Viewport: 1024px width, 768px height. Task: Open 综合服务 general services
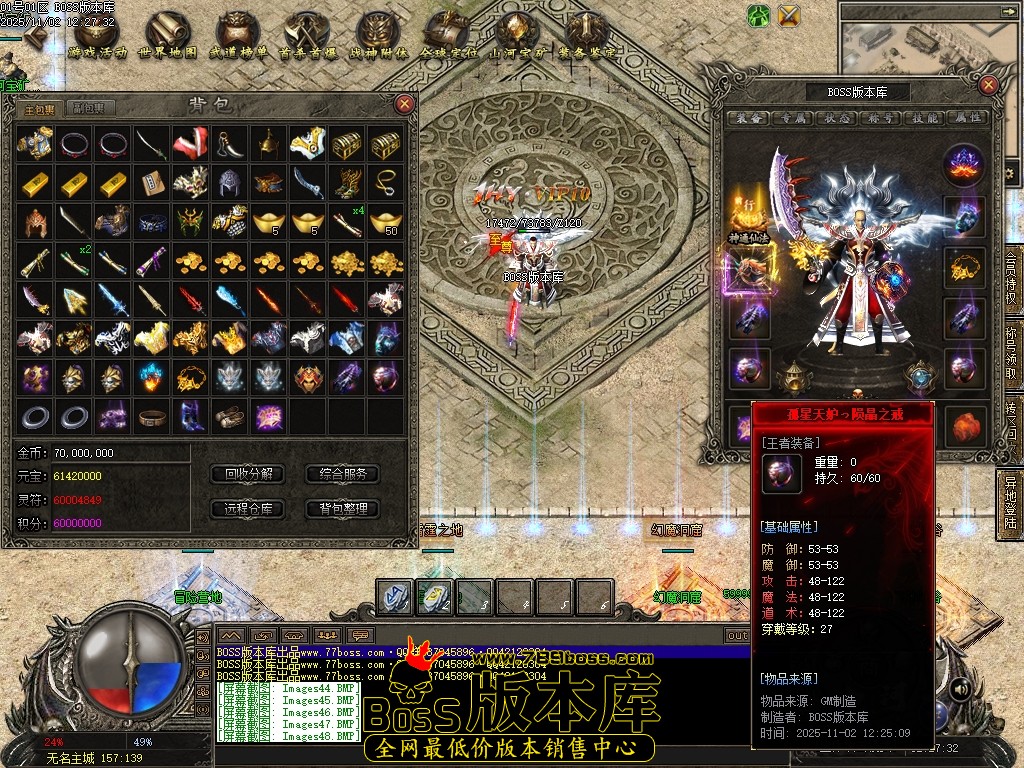pos(342,473)
